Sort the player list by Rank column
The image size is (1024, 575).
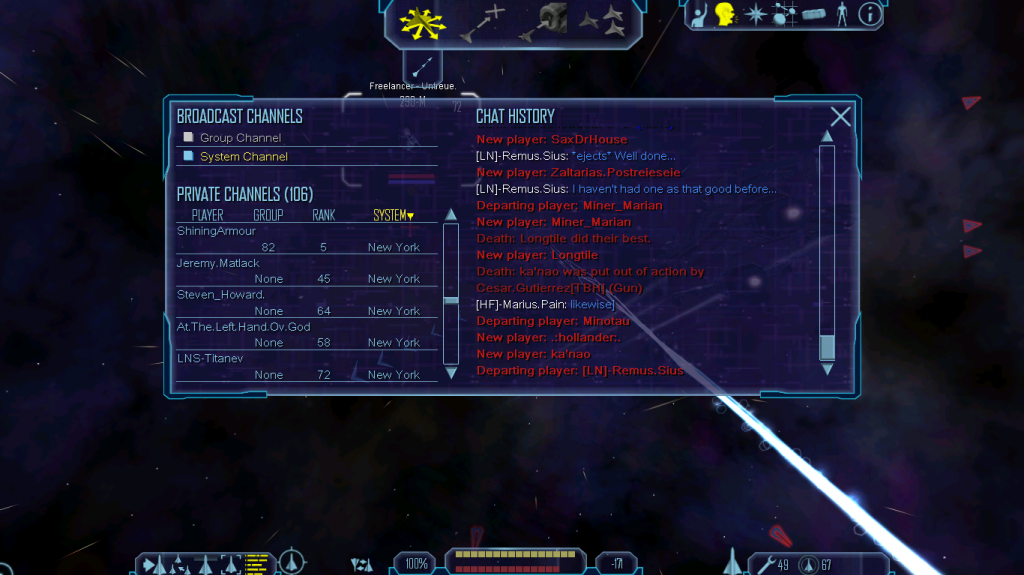pyautogui.click(x=323, y=215)
